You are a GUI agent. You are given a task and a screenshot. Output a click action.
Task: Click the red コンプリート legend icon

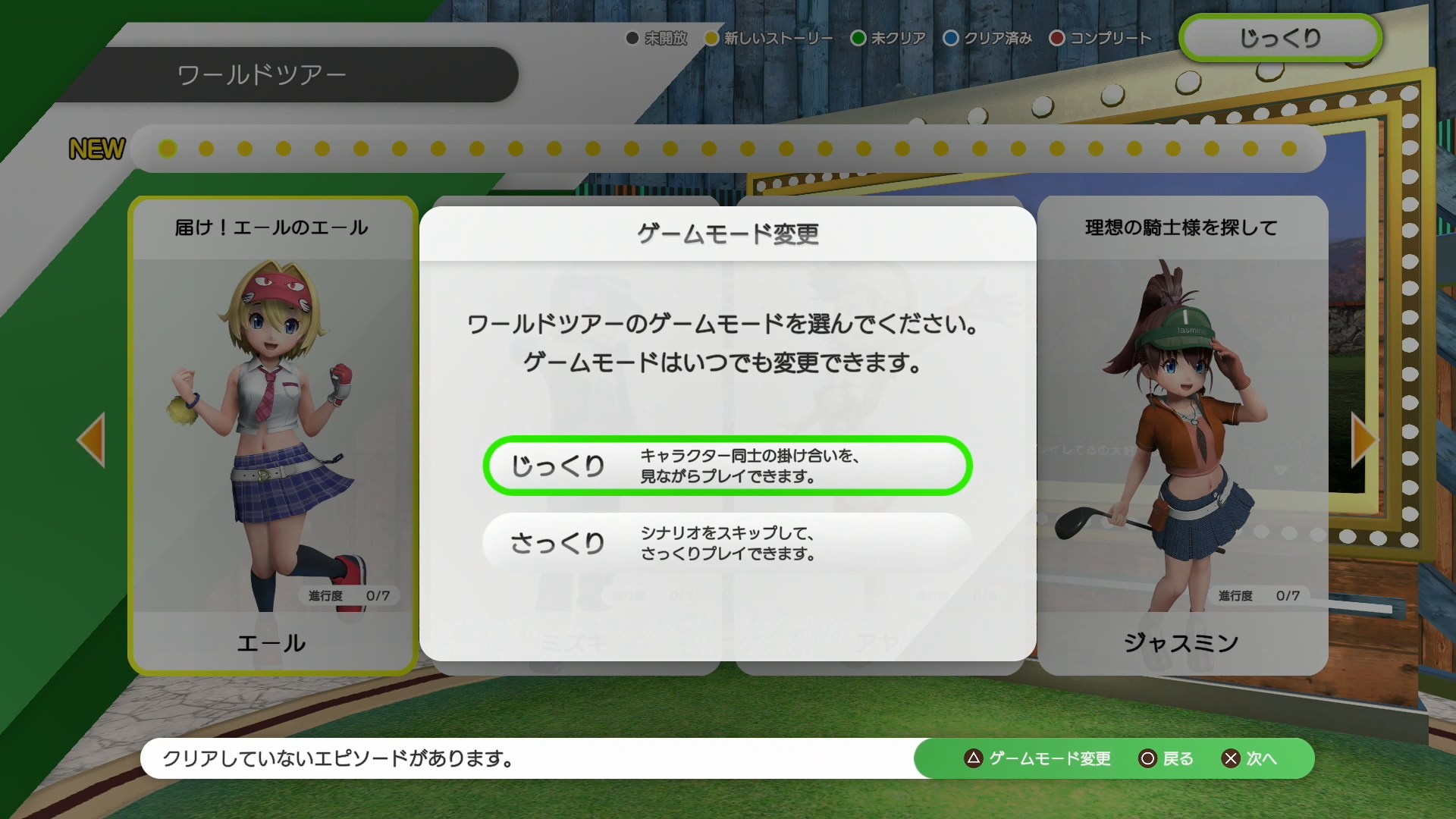click(1056, 38)
